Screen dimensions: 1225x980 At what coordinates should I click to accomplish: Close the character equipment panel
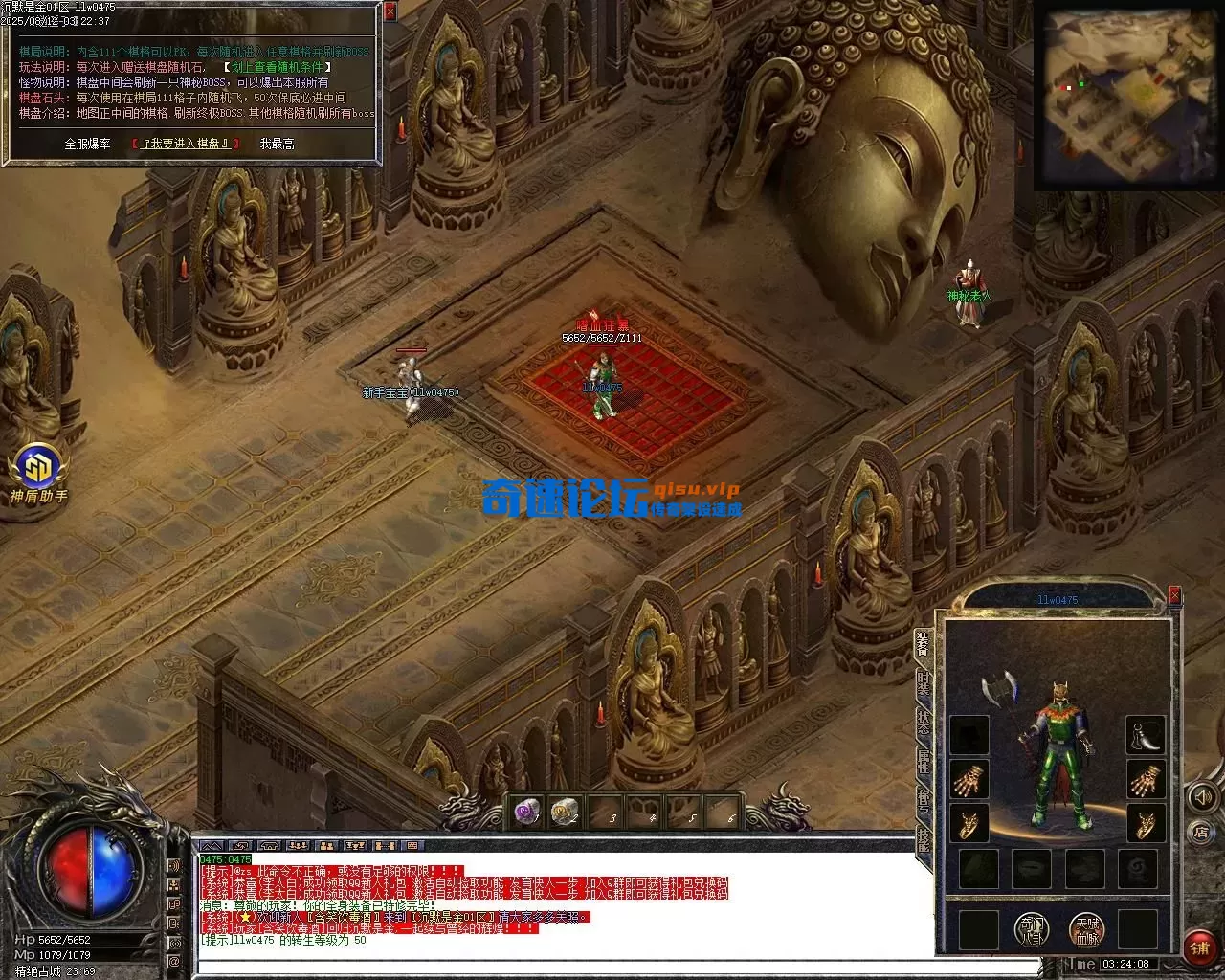1174,597
